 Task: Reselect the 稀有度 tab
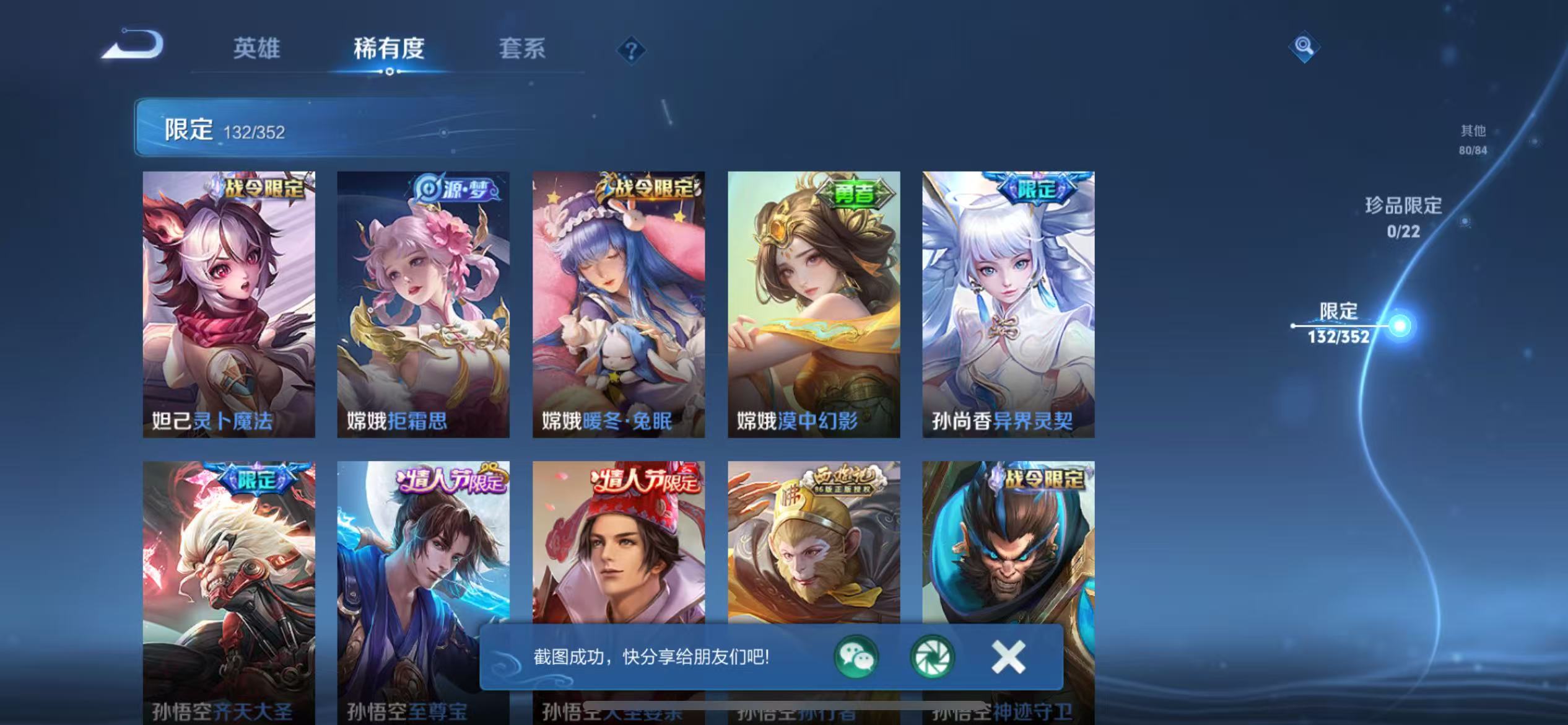point(390,50)
